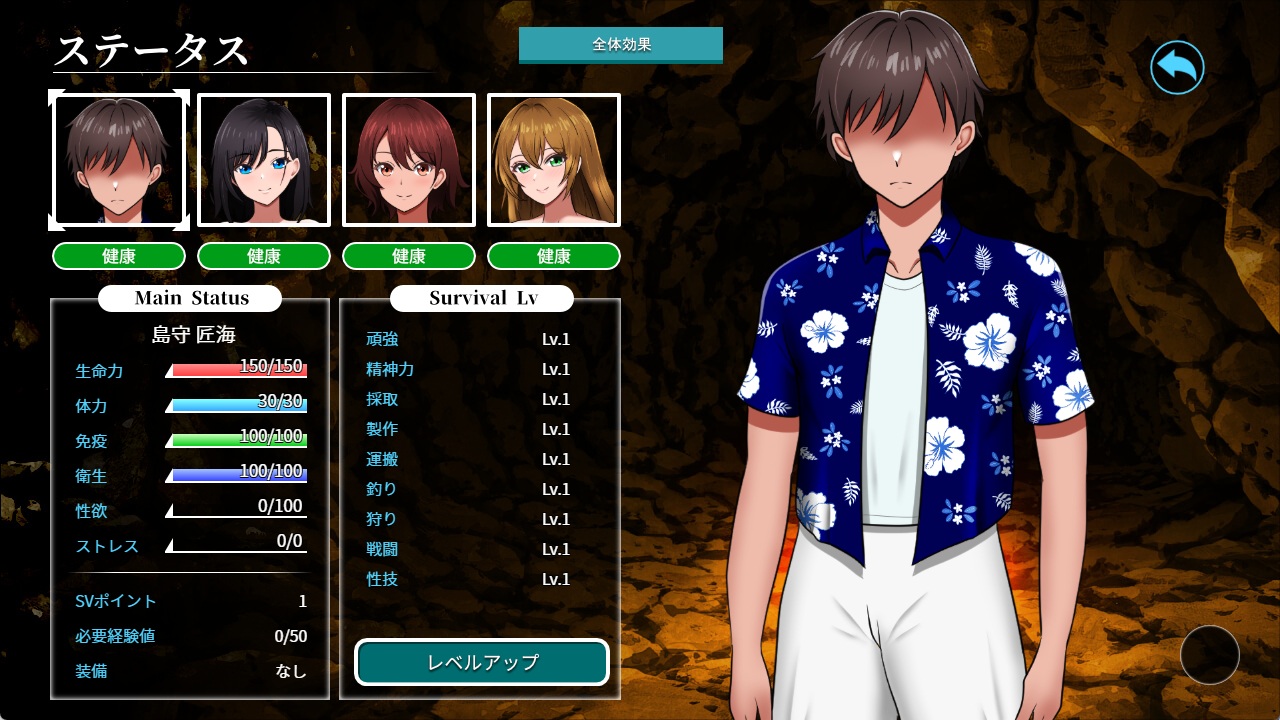The width and height of the screenshot is (1280, 720).
Task: Select the brown-haired boy portrait
Action: click(119, 160)
